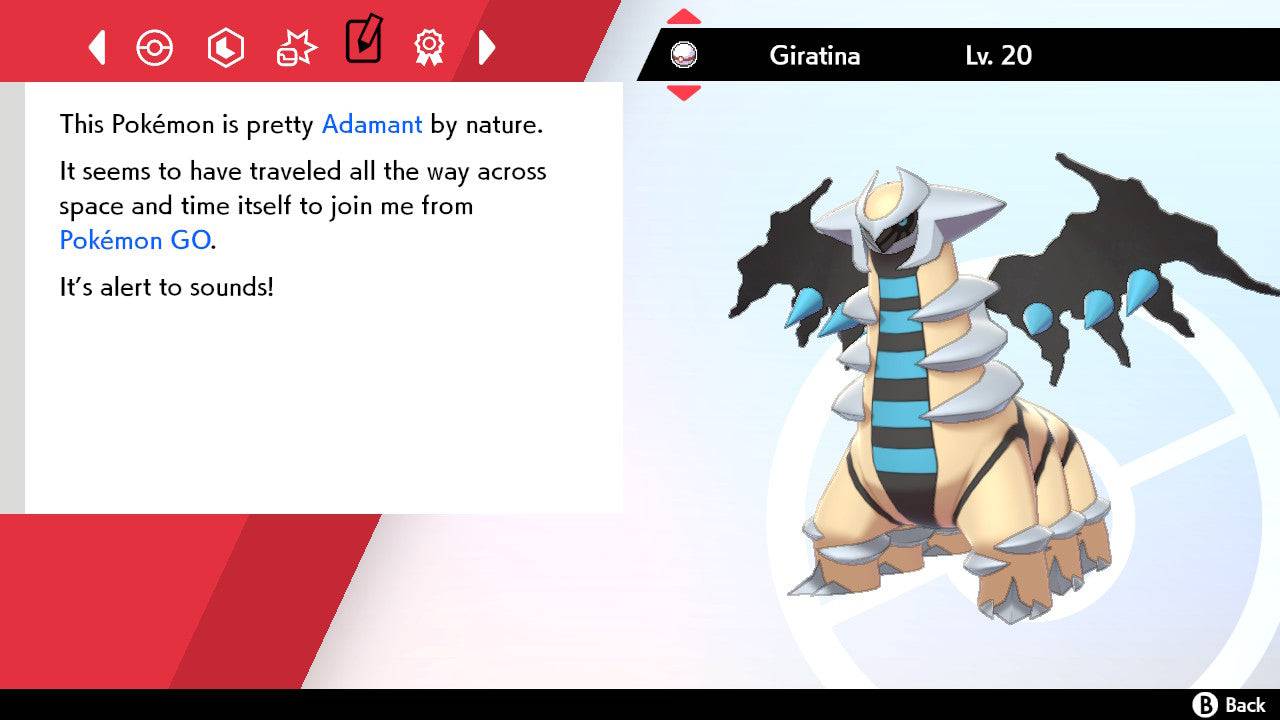Click the Pokémon GO blue text

(133, 240)
